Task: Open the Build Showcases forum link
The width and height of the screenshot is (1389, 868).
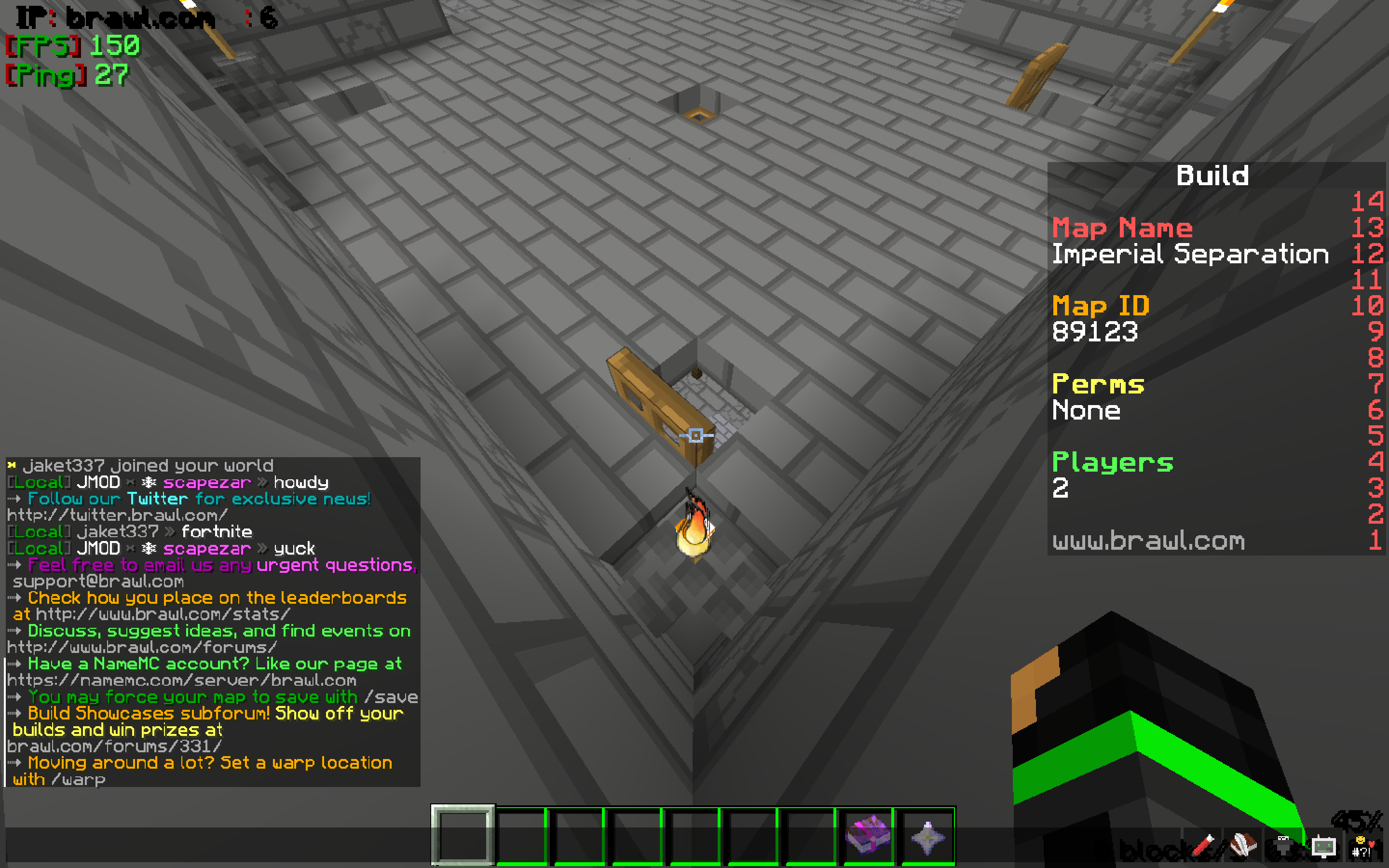Action: [x=114, y=746]
